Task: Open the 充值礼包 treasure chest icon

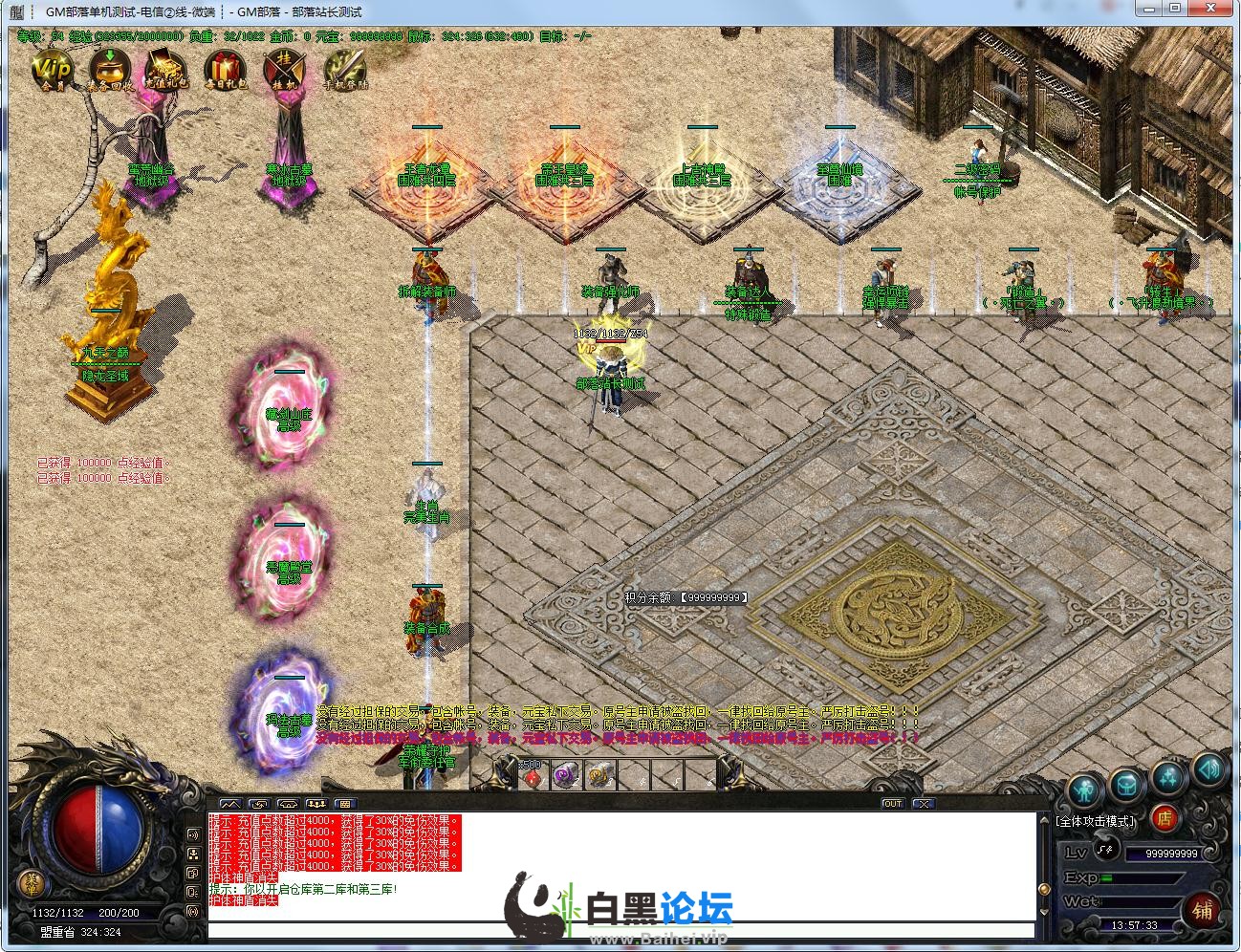Action: click(166, 69)
